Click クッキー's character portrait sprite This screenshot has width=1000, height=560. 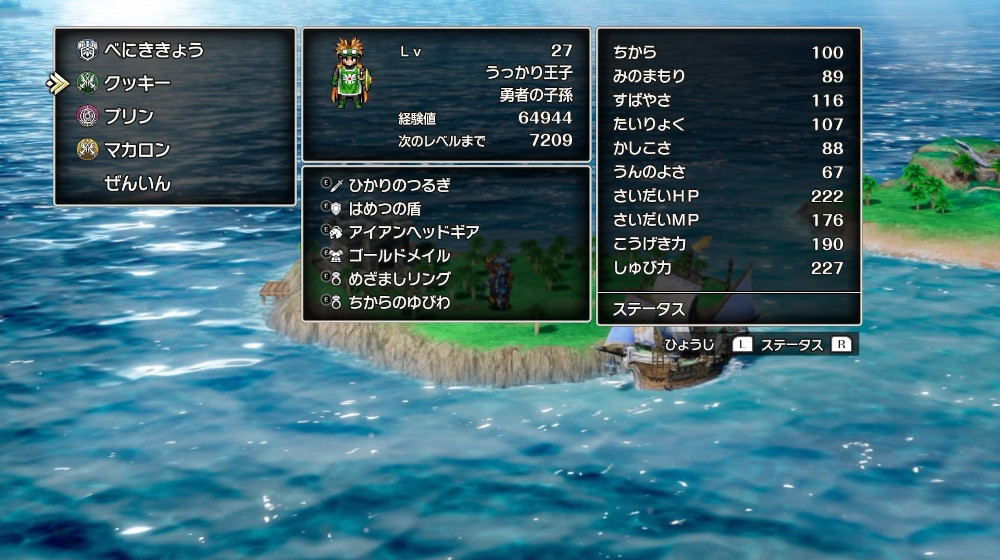pos(351,73)
